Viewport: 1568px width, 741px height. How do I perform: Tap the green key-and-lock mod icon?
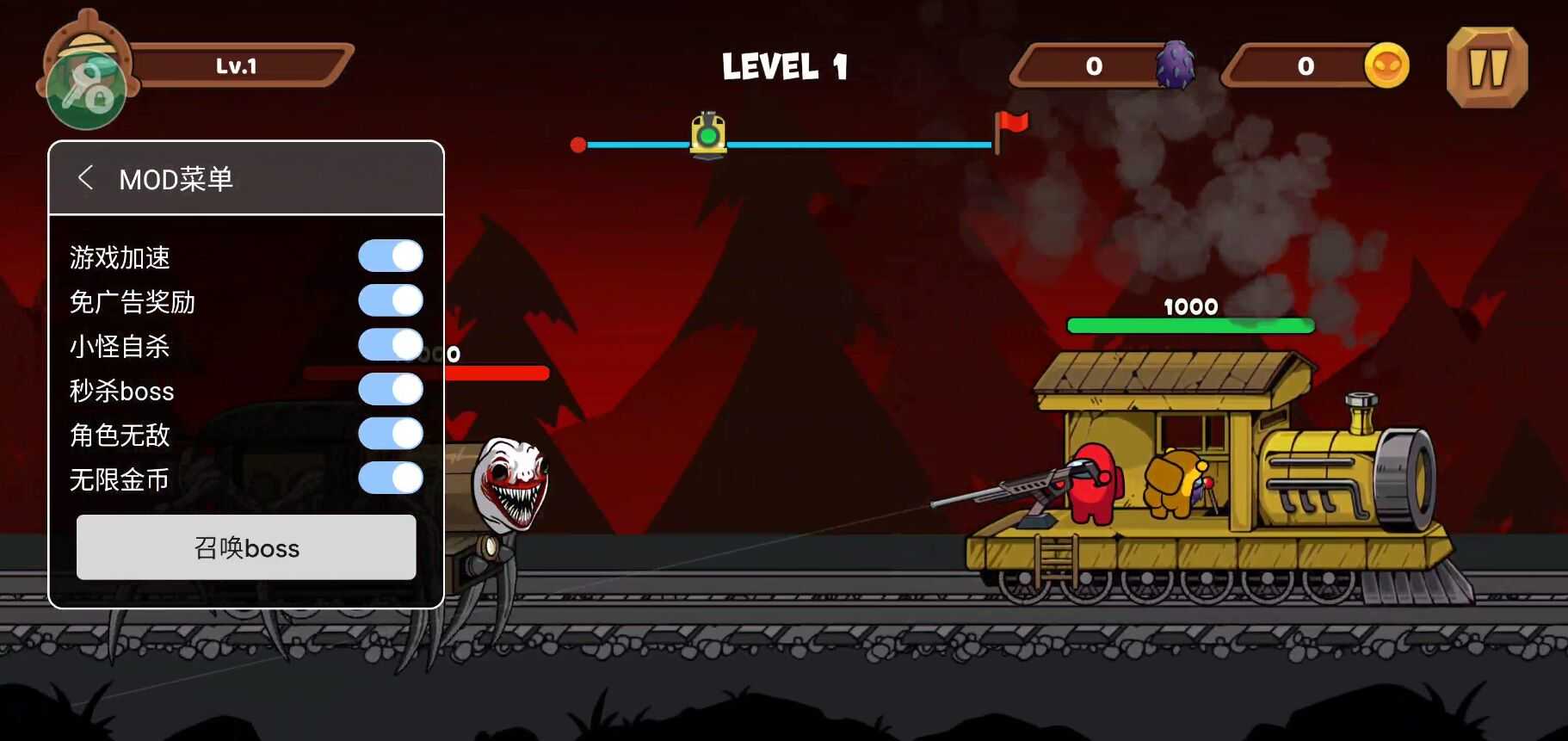(86, 90)
